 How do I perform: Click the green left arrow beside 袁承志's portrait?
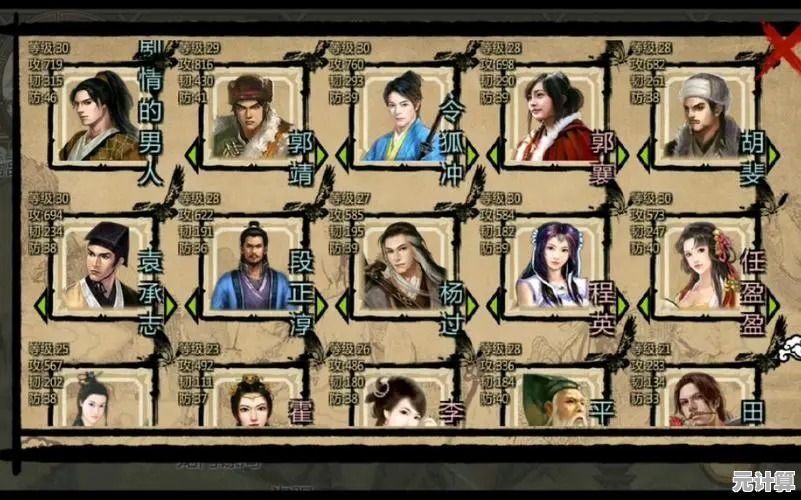tap(41, 304)
